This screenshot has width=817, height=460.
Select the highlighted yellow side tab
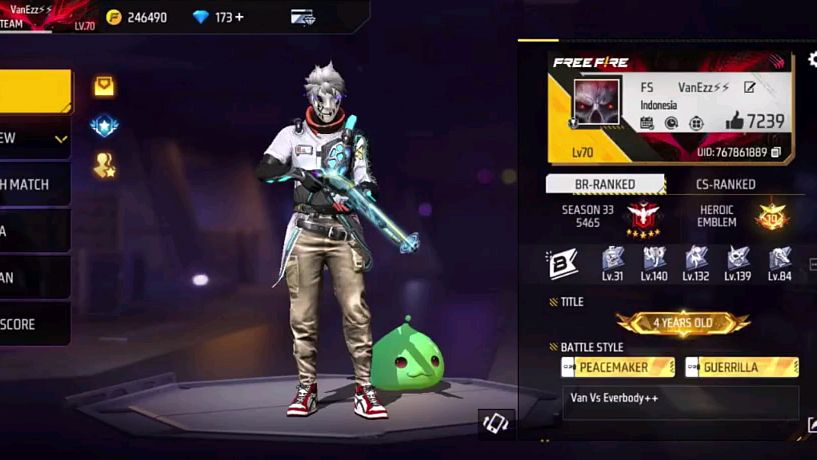[x=35, y=91]
